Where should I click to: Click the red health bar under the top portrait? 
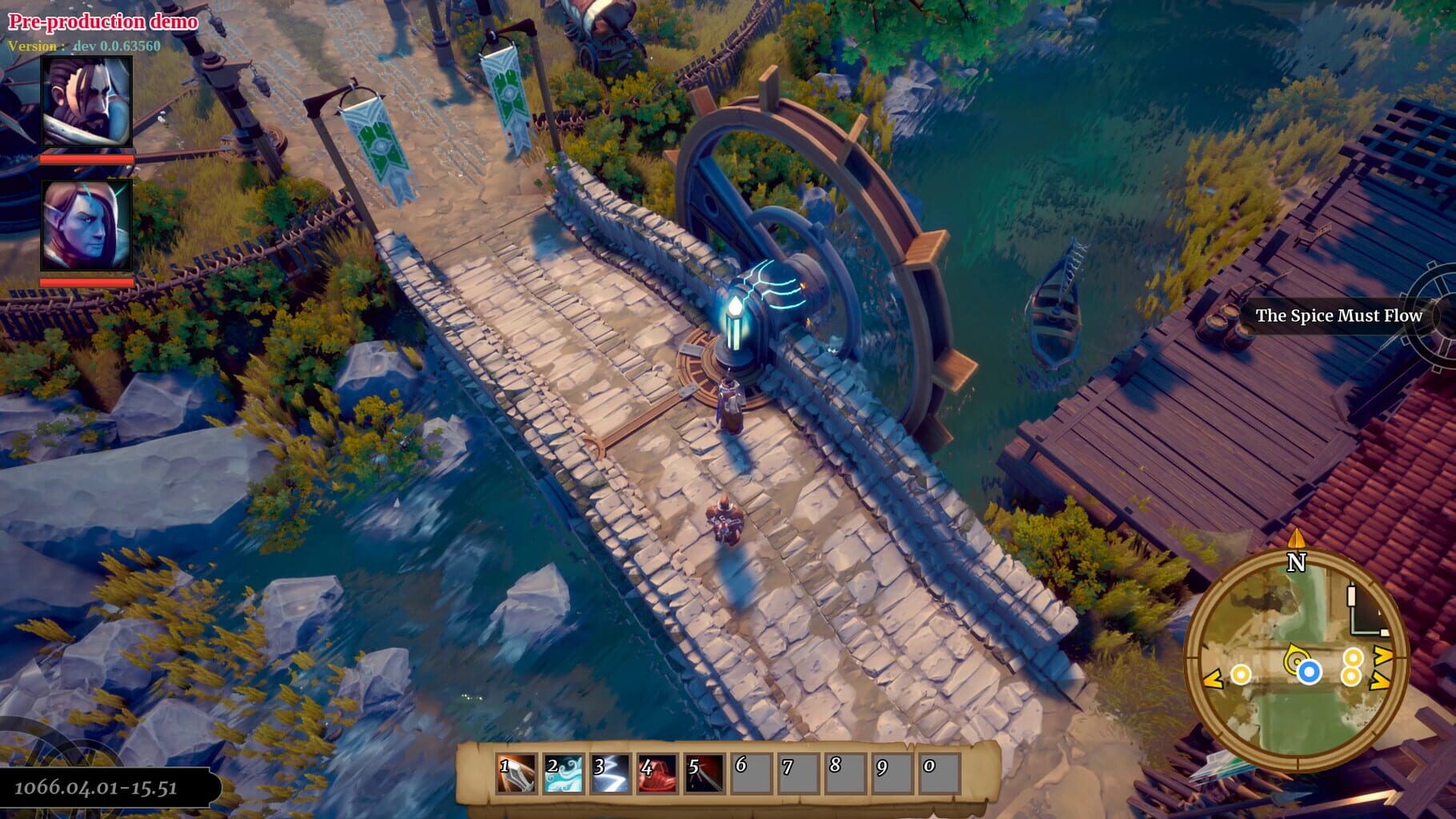pos(88,158)
